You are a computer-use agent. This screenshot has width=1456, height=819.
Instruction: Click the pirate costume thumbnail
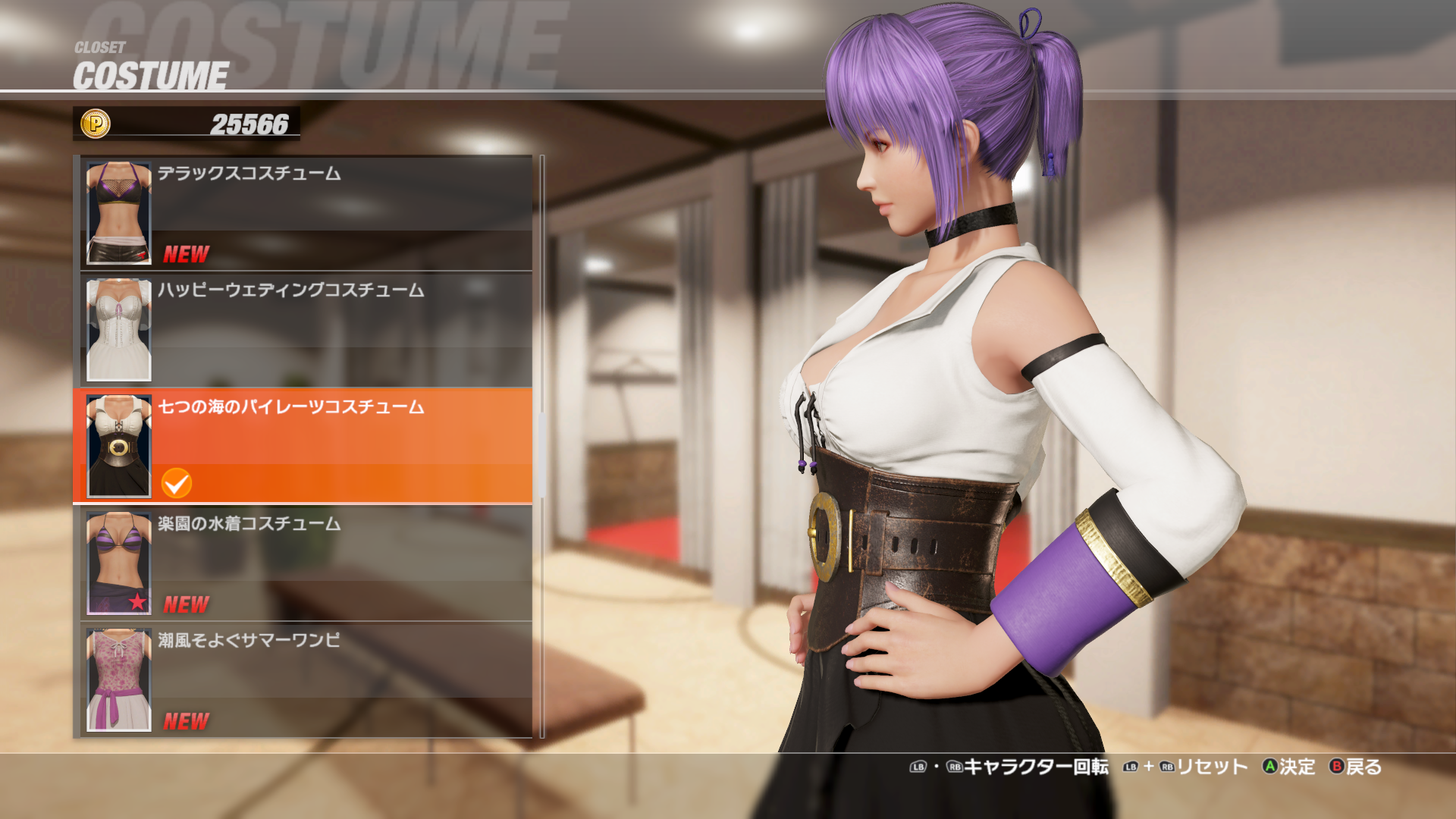119,446
